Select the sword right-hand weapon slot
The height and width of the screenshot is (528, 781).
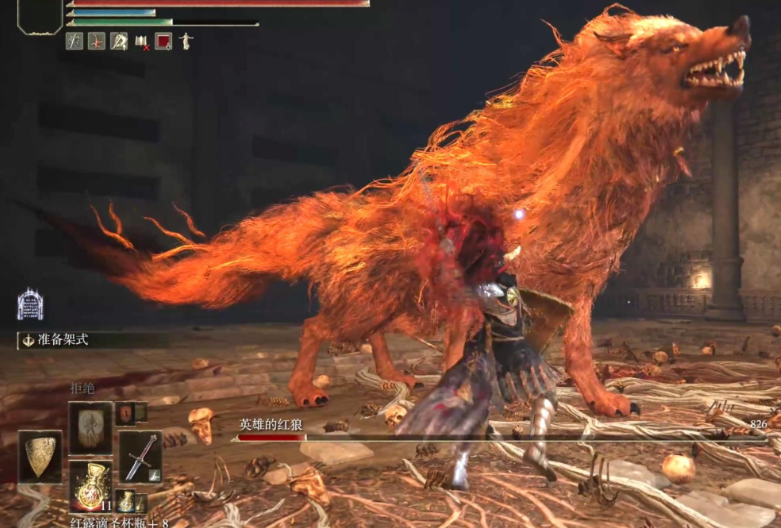(x=140, y=456)
